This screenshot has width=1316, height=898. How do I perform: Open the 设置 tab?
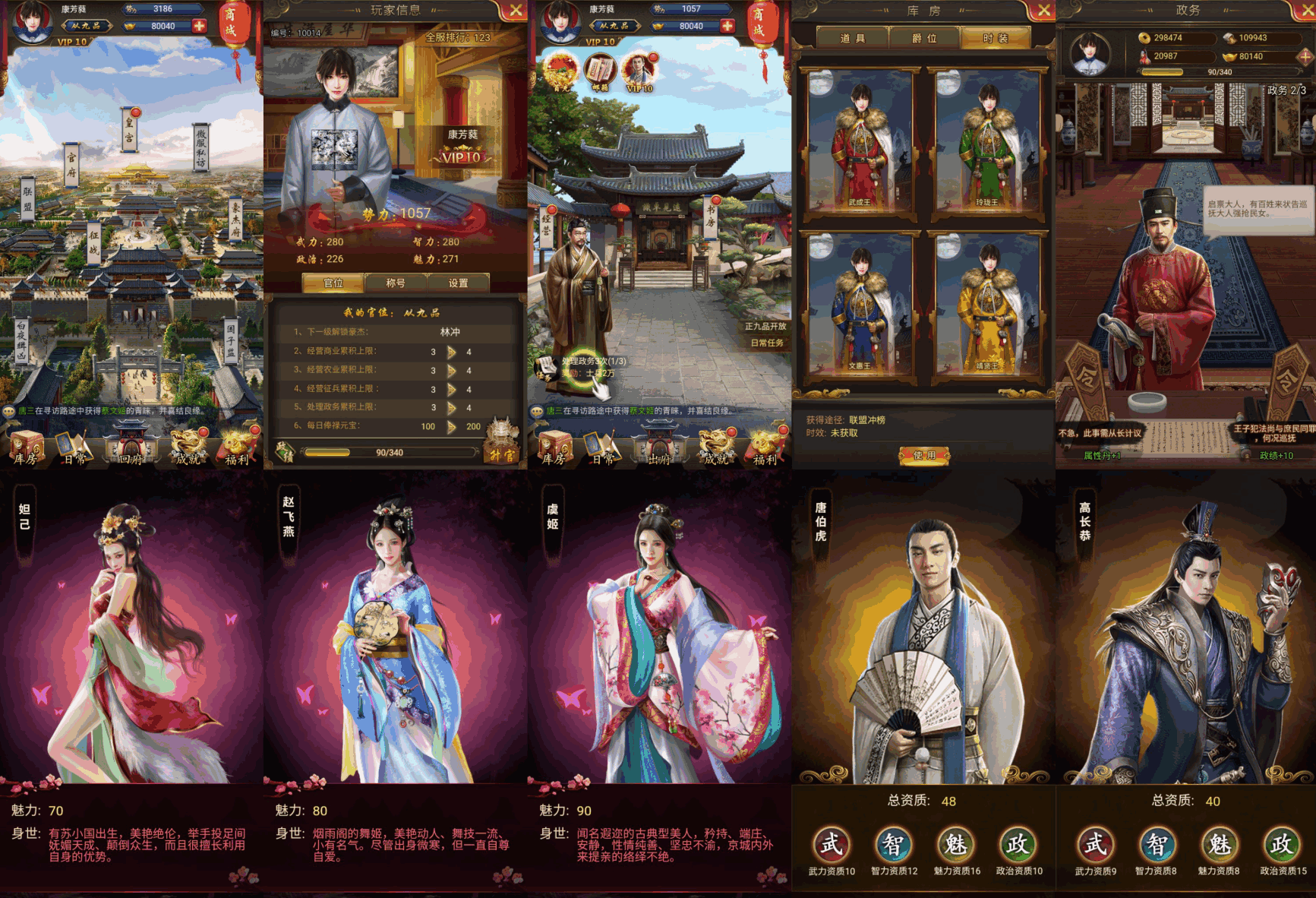tap(458, 283)
